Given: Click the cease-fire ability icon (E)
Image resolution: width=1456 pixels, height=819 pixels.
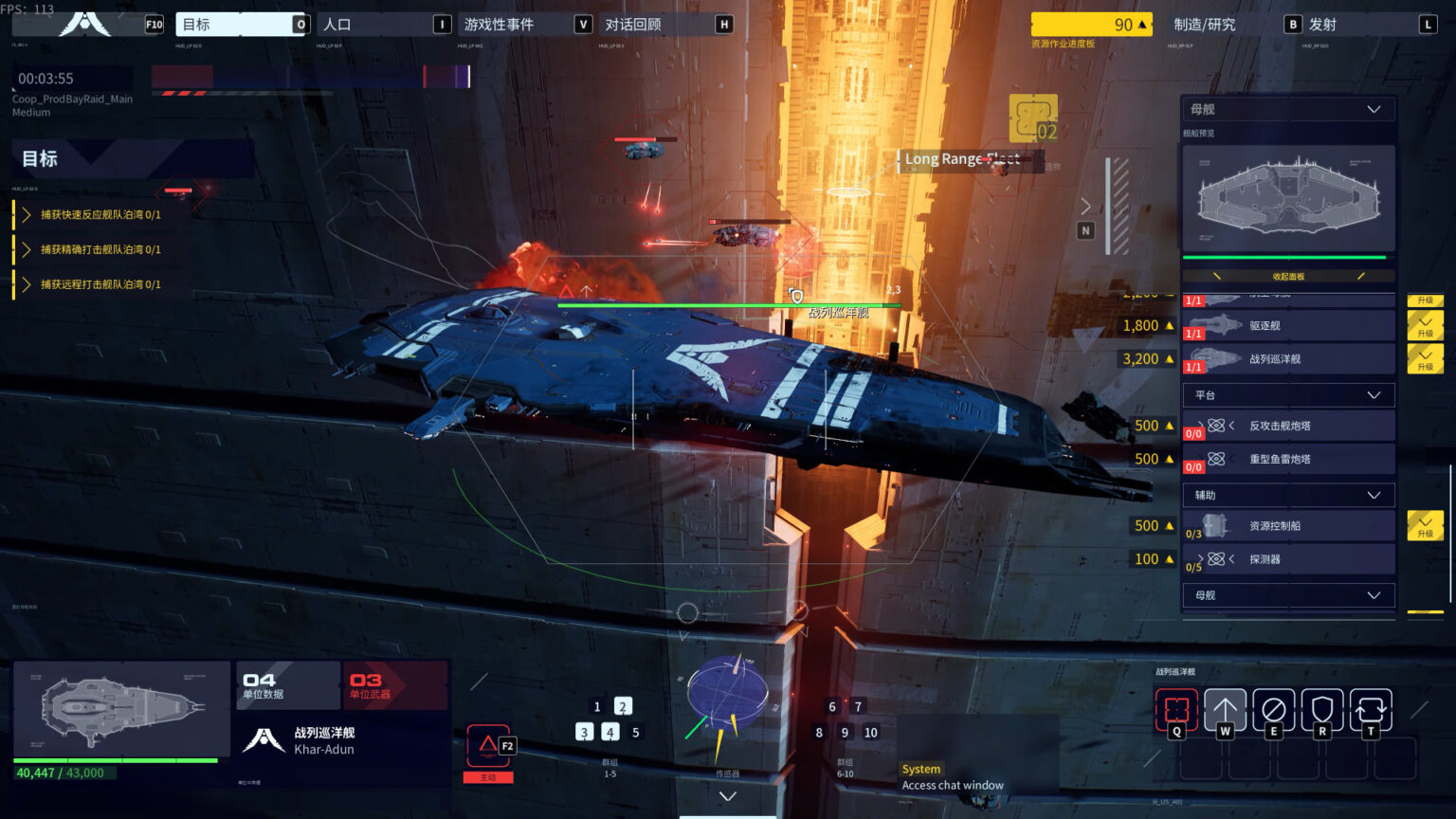Looking at the screenshot, I should tap(1274, 708).
